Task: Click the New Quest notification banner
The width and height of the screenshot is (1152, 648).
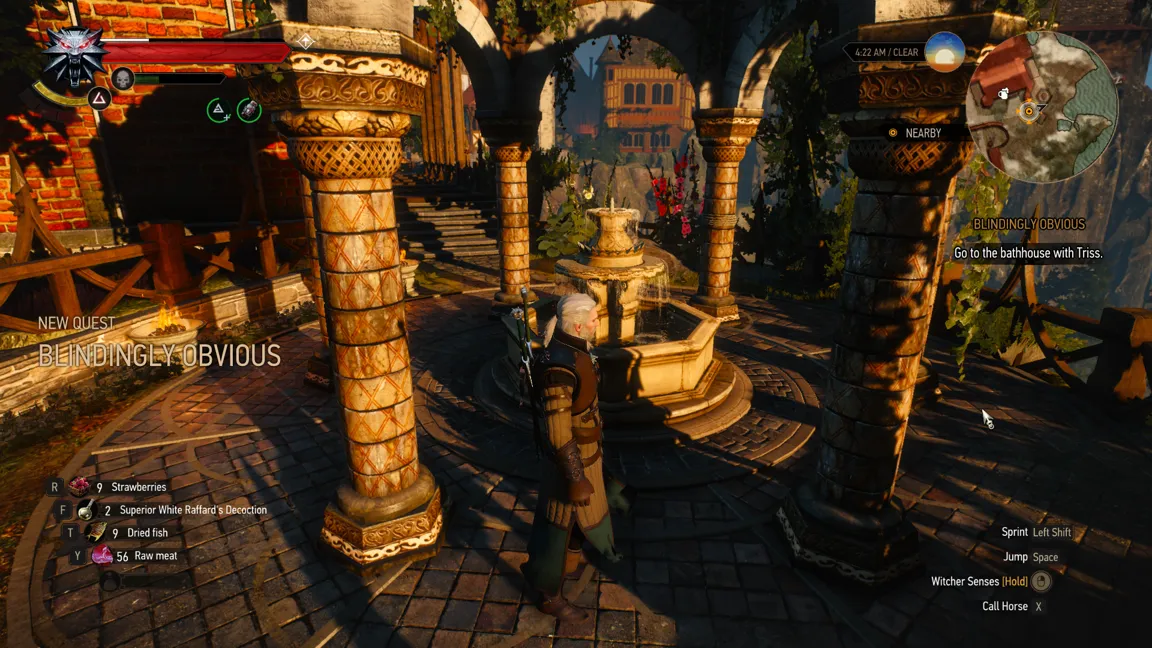Action: 159,343
